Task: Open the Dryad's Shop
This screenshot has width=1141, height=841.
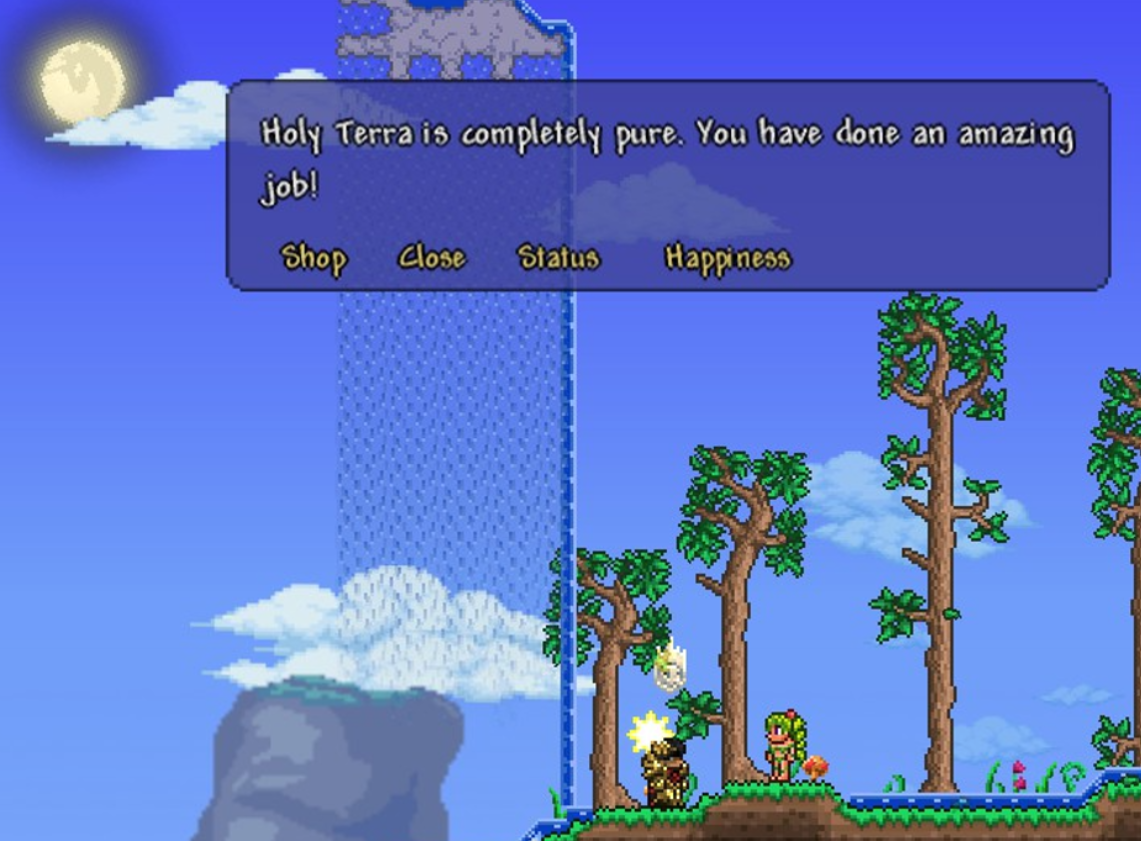Action: tap(313, 258)
